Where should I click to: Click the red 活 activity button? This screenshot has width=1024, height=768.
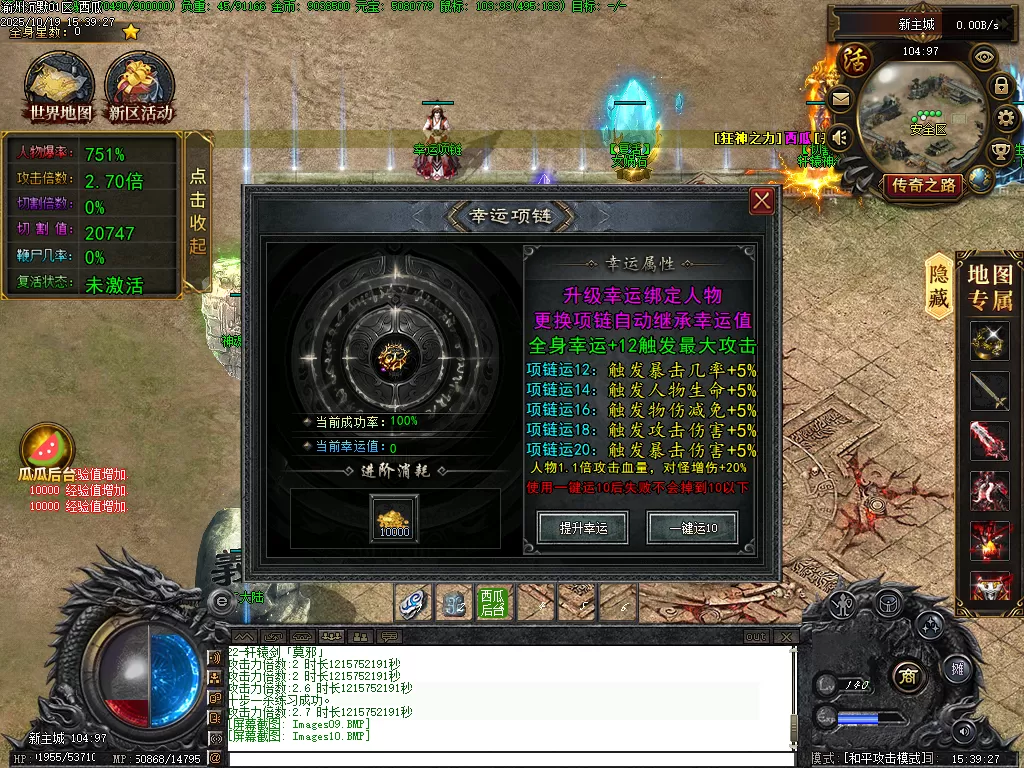click(855, 60)
